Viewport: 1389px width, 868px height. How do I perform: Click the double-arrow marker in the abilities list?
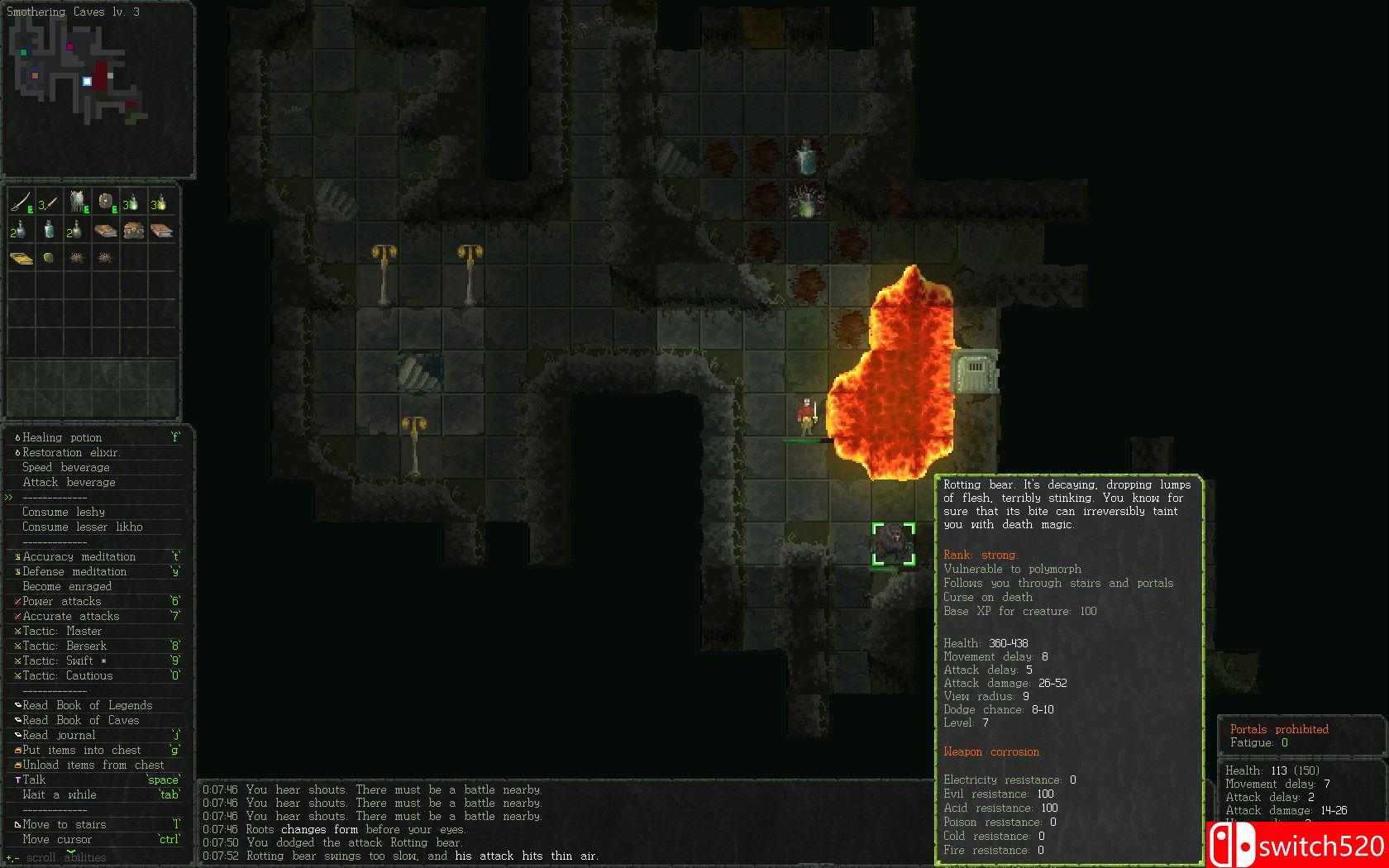point(8,497)
